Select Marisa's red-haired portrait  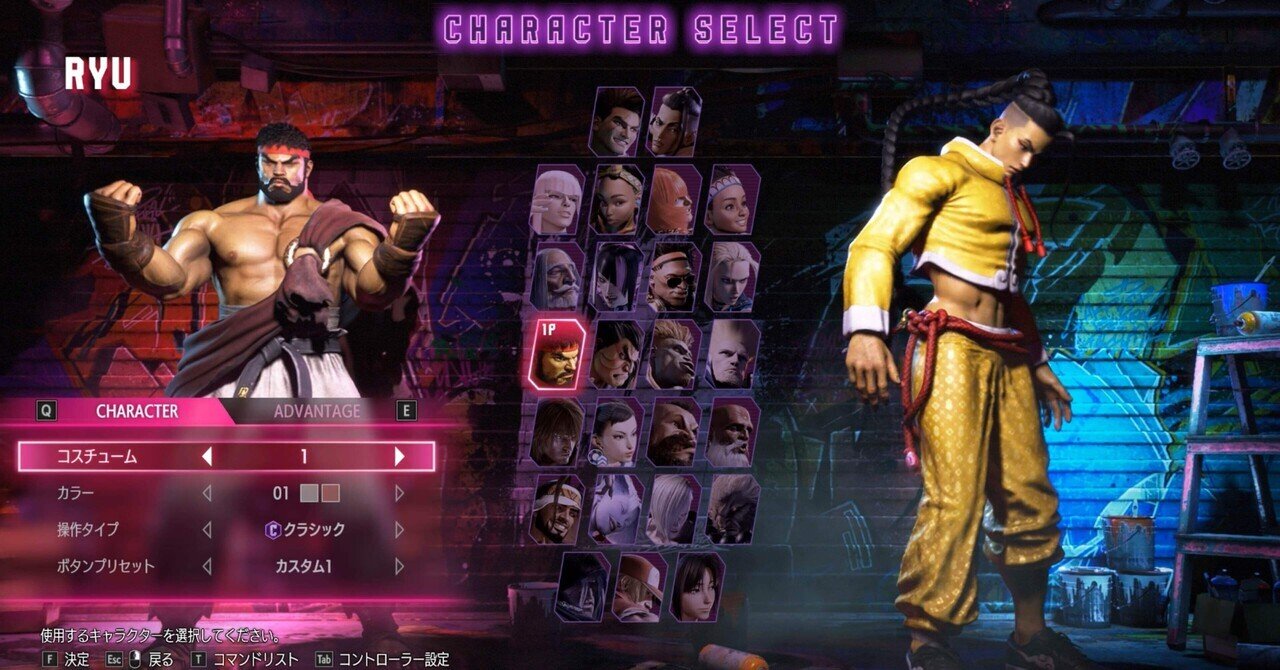[x=675, y=199]
